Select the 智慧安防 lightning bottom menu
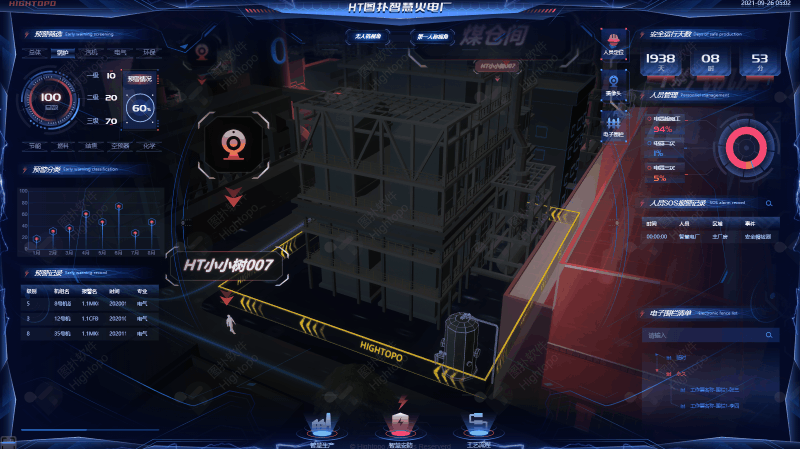 tap(401, 427)
